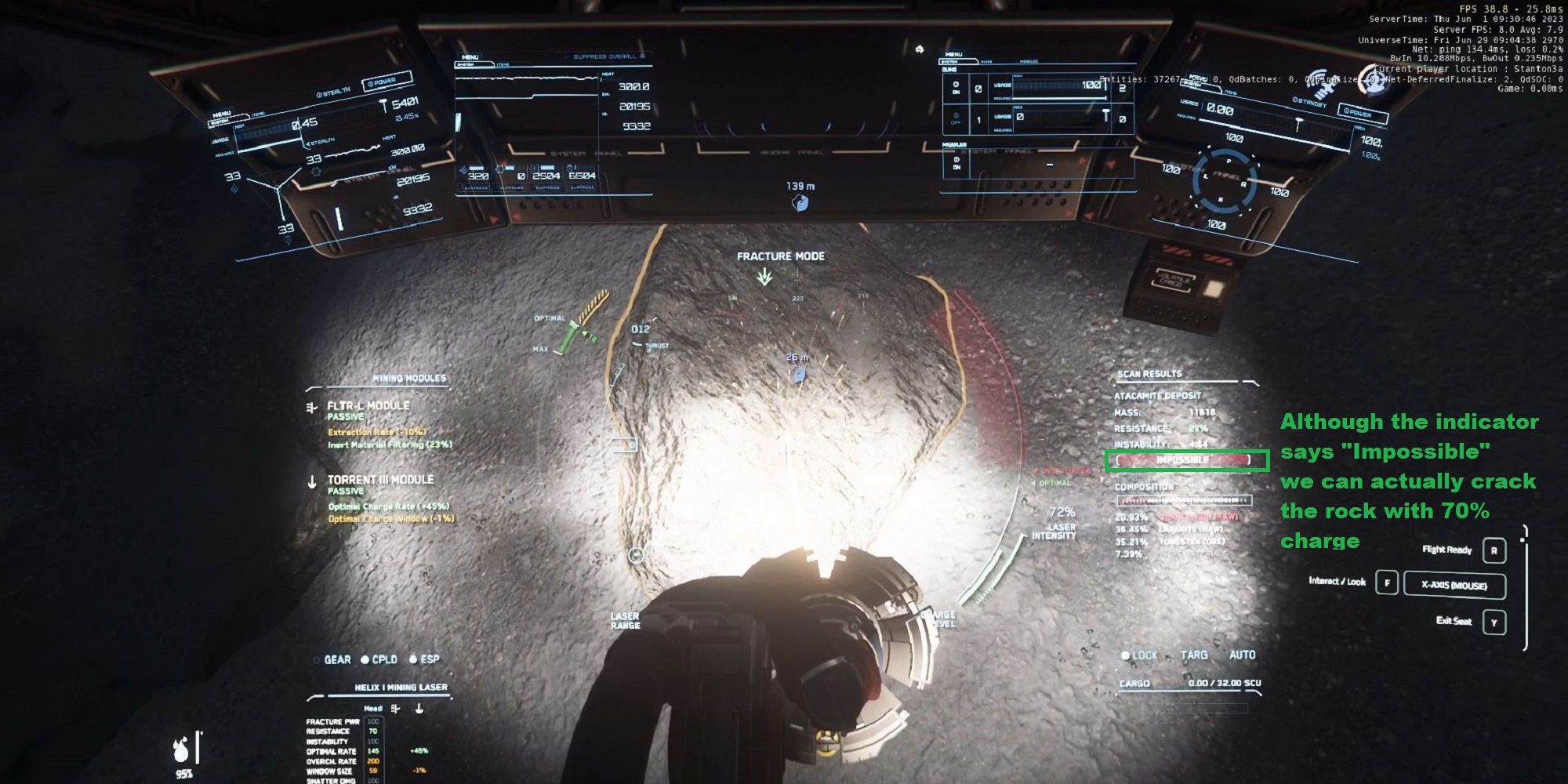Select the Torrent III module arrow icon

pyautogui.click(x=312, y=481)
